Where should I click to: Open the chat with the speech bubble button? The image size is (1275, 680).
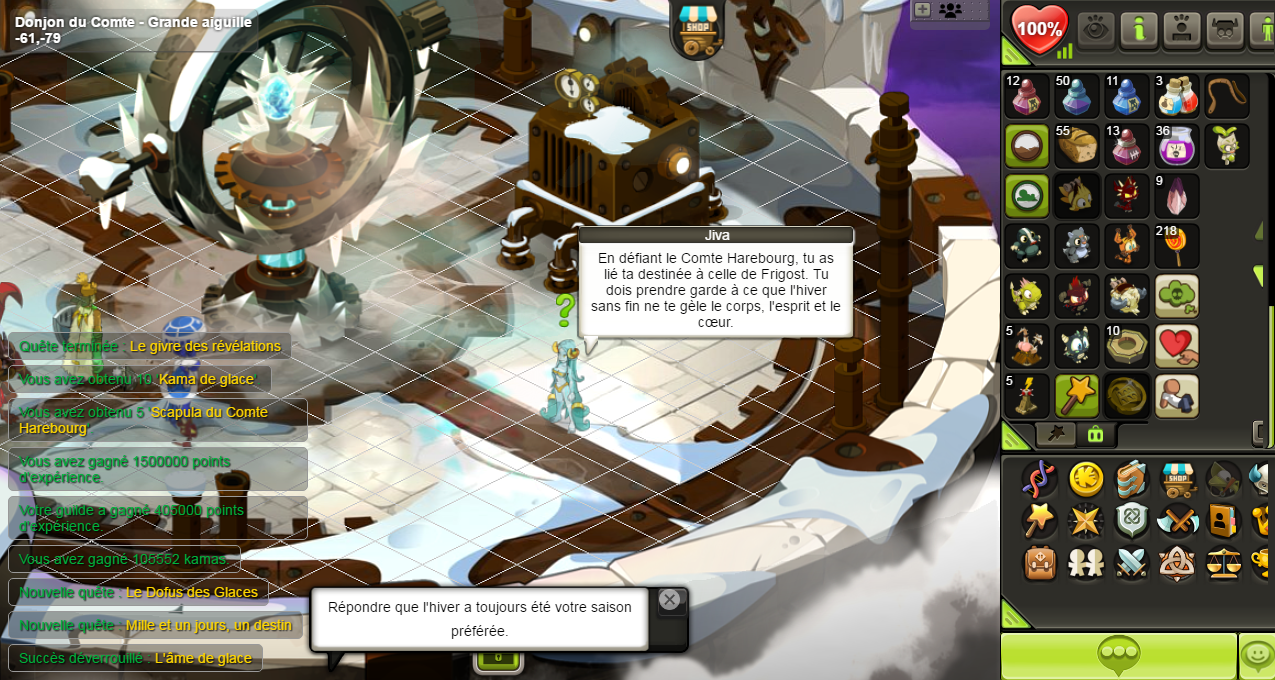click(1118, 656)
